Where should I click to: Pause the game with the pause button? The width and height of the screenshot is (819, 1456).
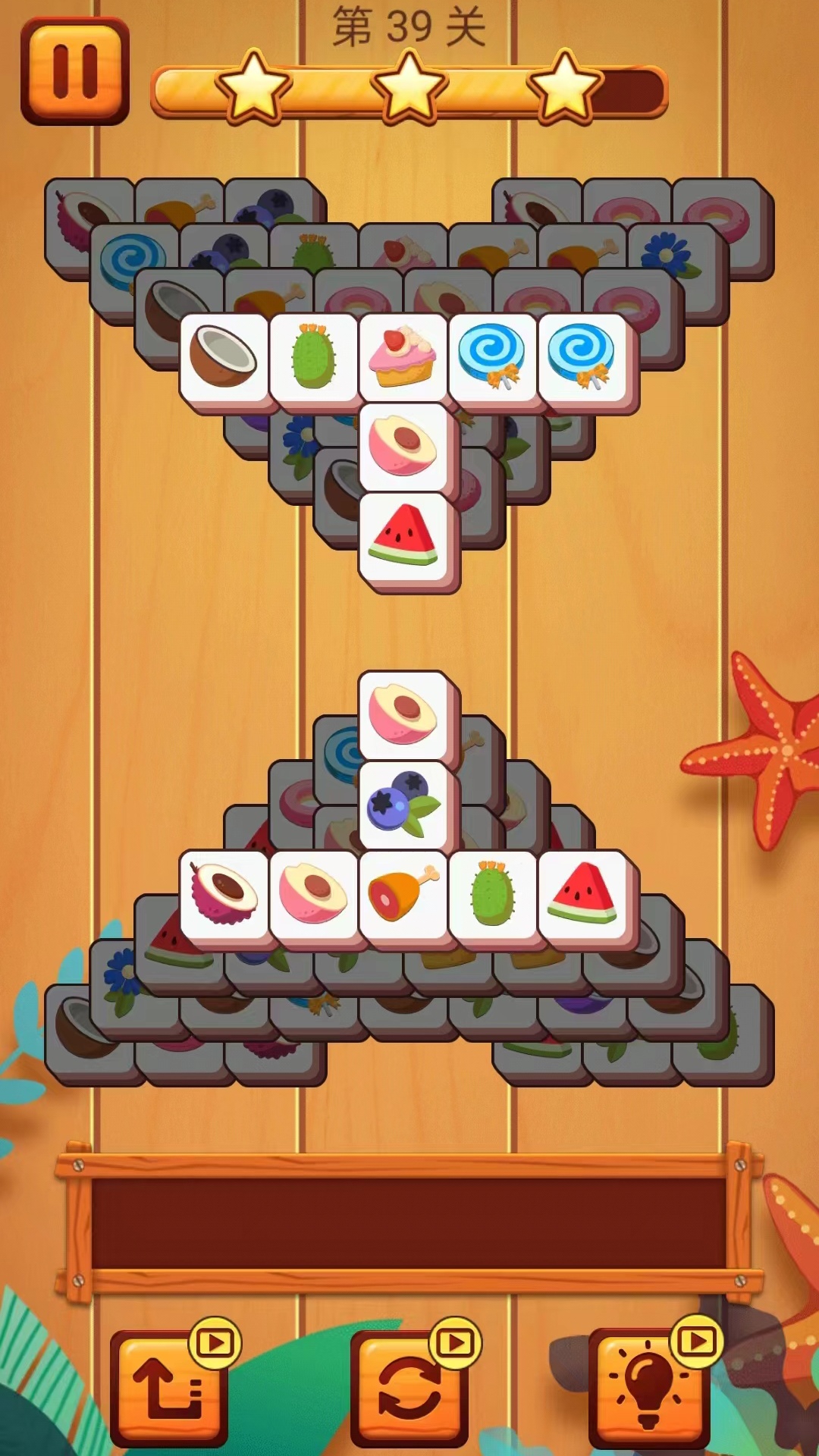(75, 71)
